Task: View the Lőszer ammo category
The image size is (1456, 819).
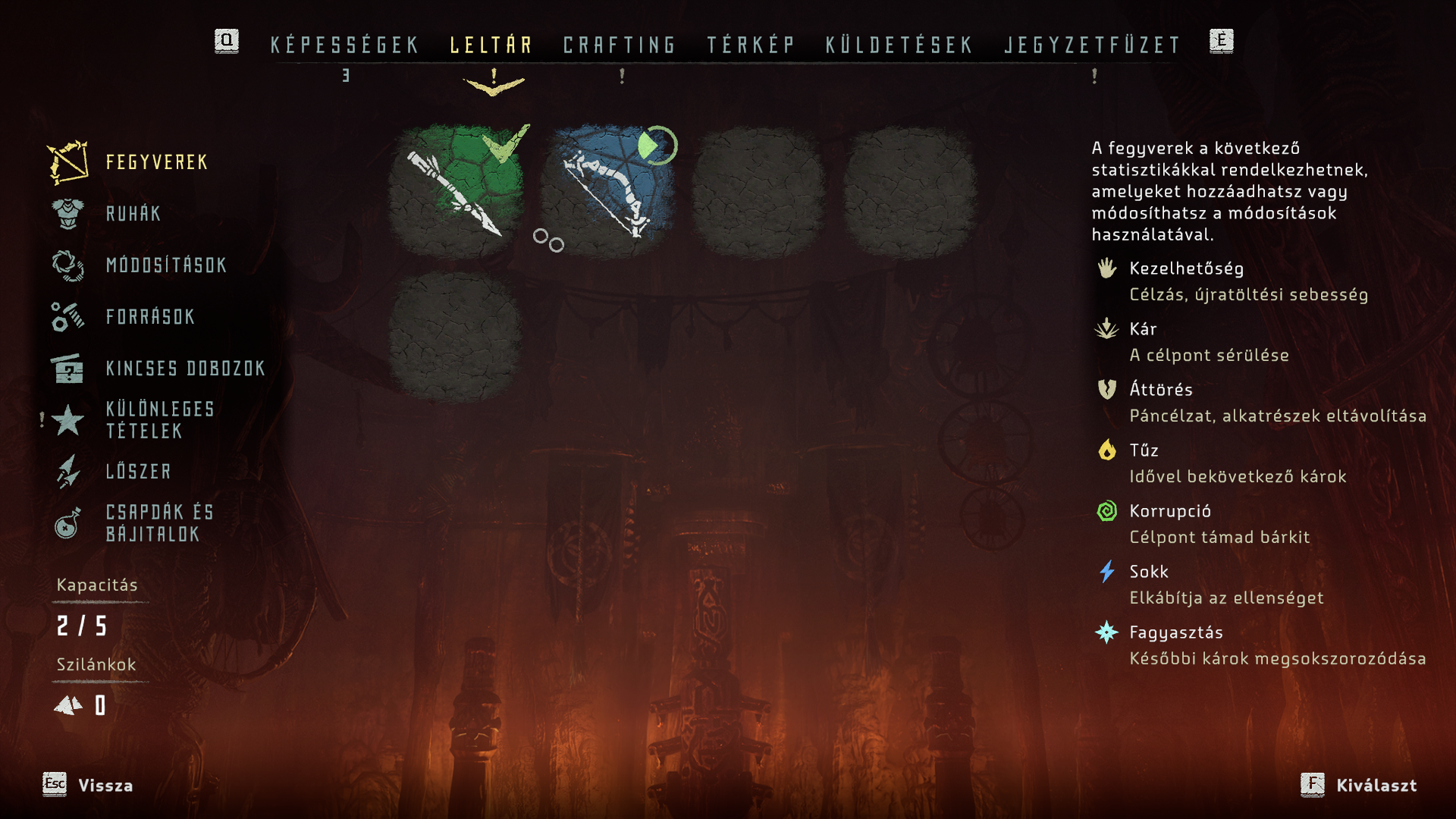Action: pos(139,472)
